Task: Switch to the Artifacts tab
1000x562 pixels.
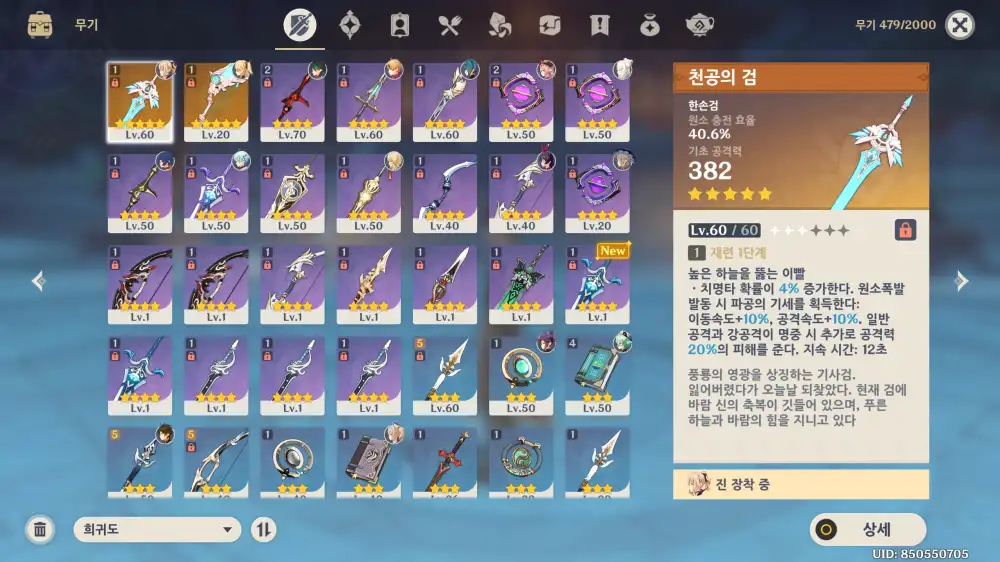Action: [x=350, y=25]
